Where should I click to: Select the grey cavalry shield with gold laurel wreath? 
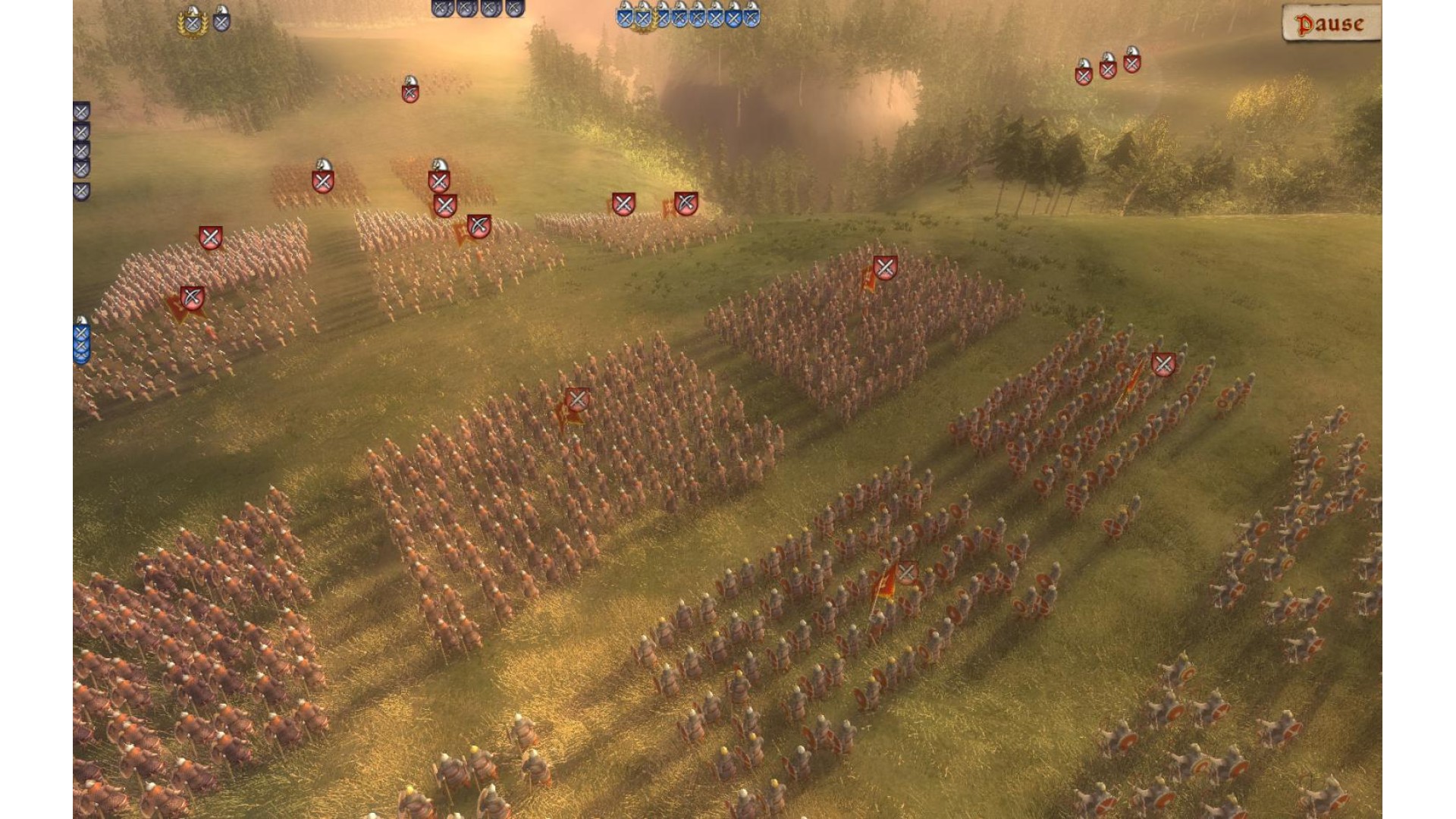tap(193, 22)
